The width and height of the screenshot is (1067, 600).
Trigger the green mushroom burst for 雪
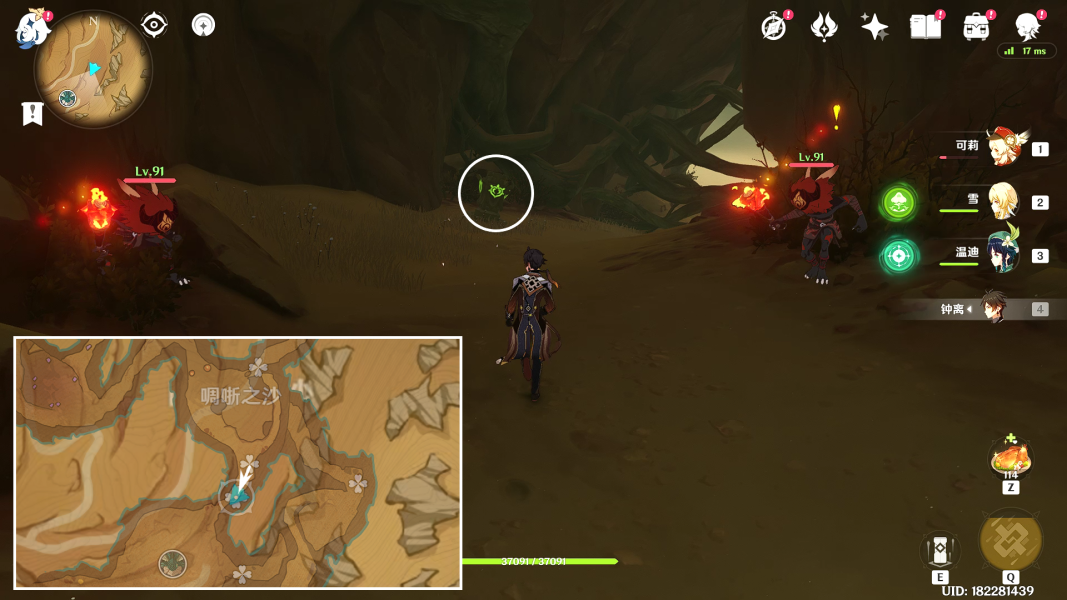[899, 203]
